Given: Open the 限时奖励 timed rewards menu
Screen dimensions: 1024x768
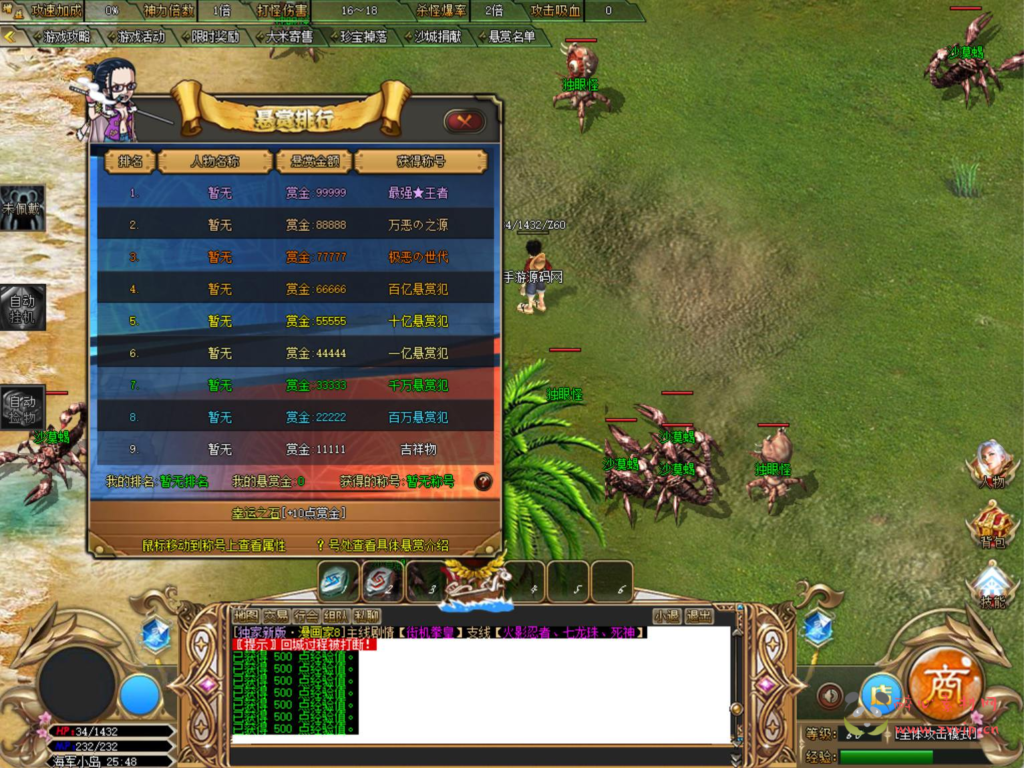Looking at the screenshot, I should pyautogui.click(x=213, y=36).
